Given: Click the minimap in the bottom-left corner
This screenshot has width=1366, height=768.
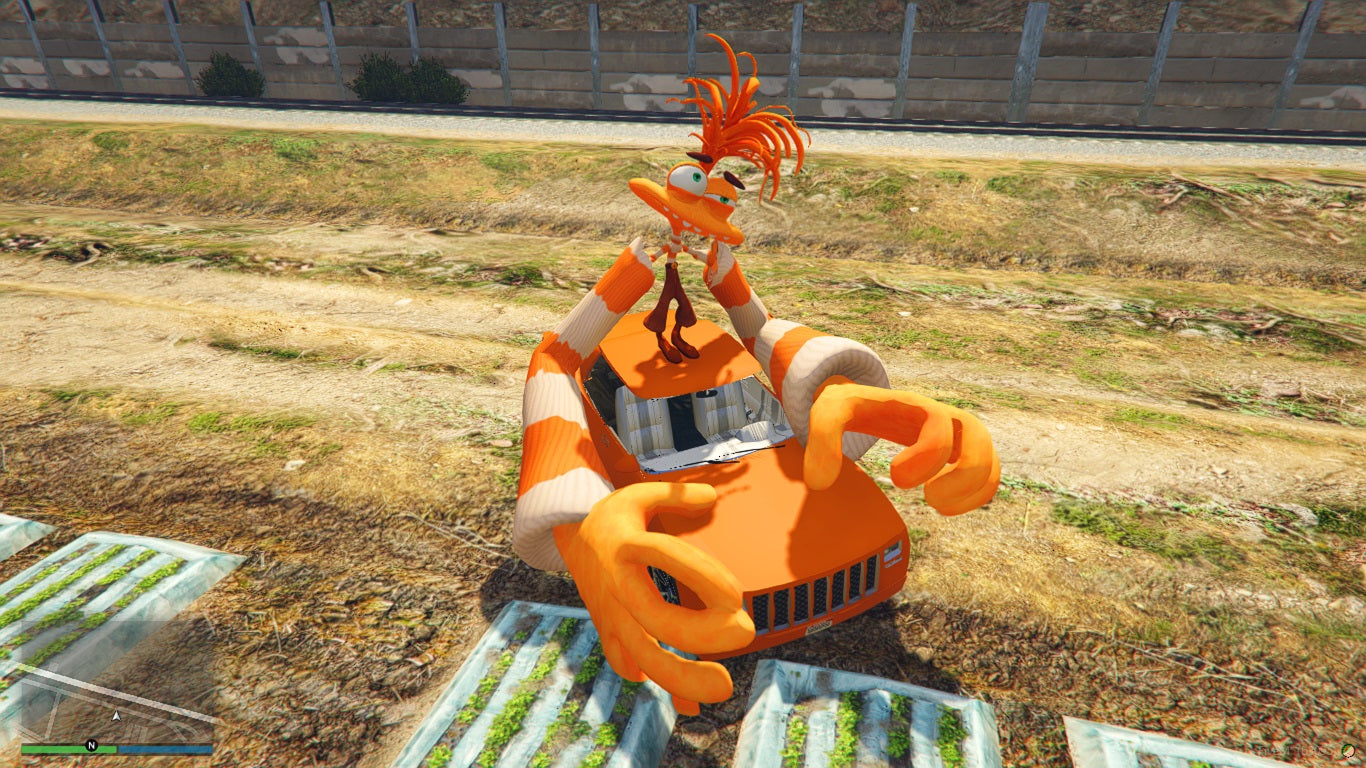Looking at the screenshot, I should point(110,705).
